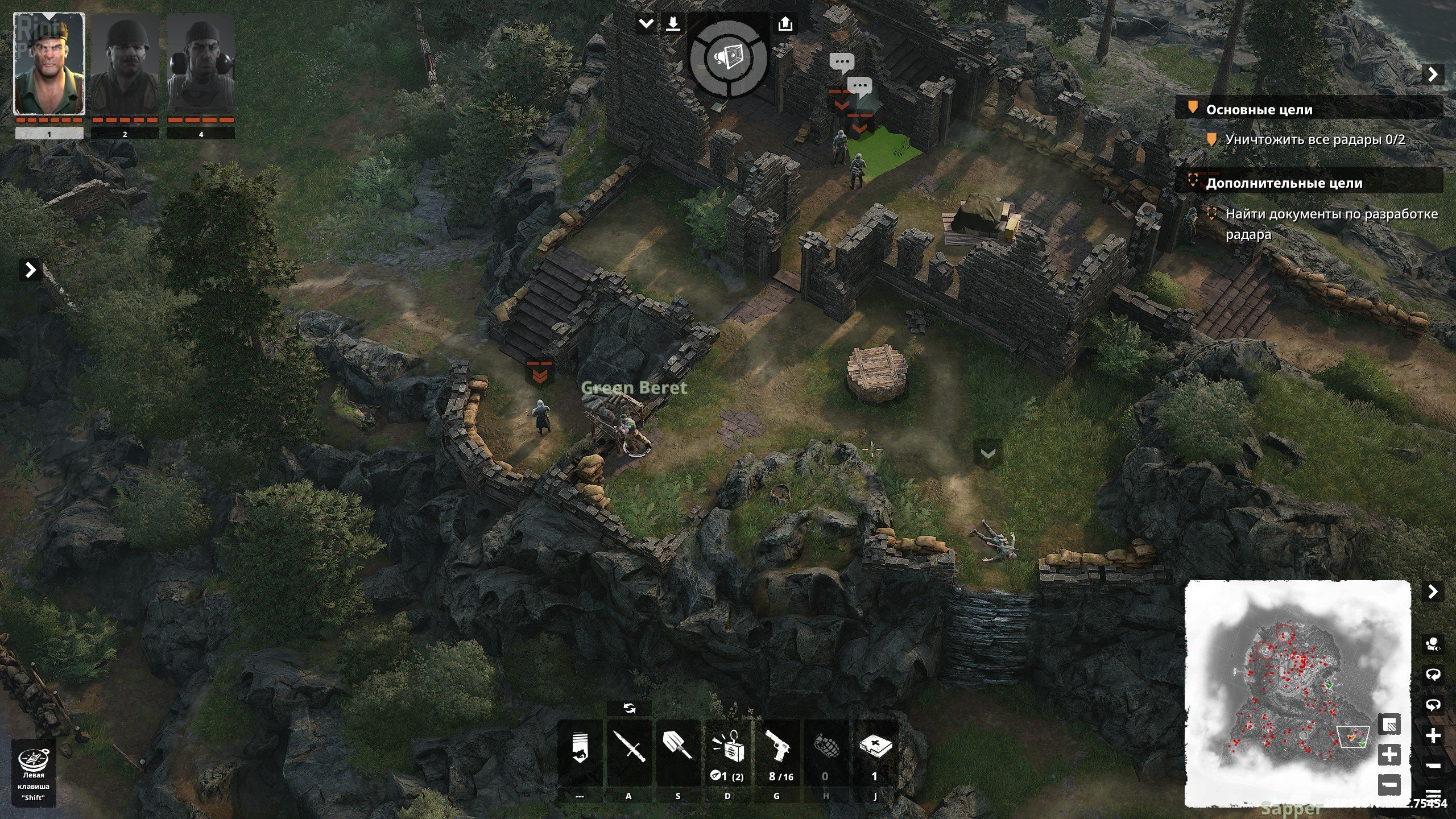Click the squad camera icon beside the minimap
Viewport: 1456px width, 819px height.
point(1433,645)
